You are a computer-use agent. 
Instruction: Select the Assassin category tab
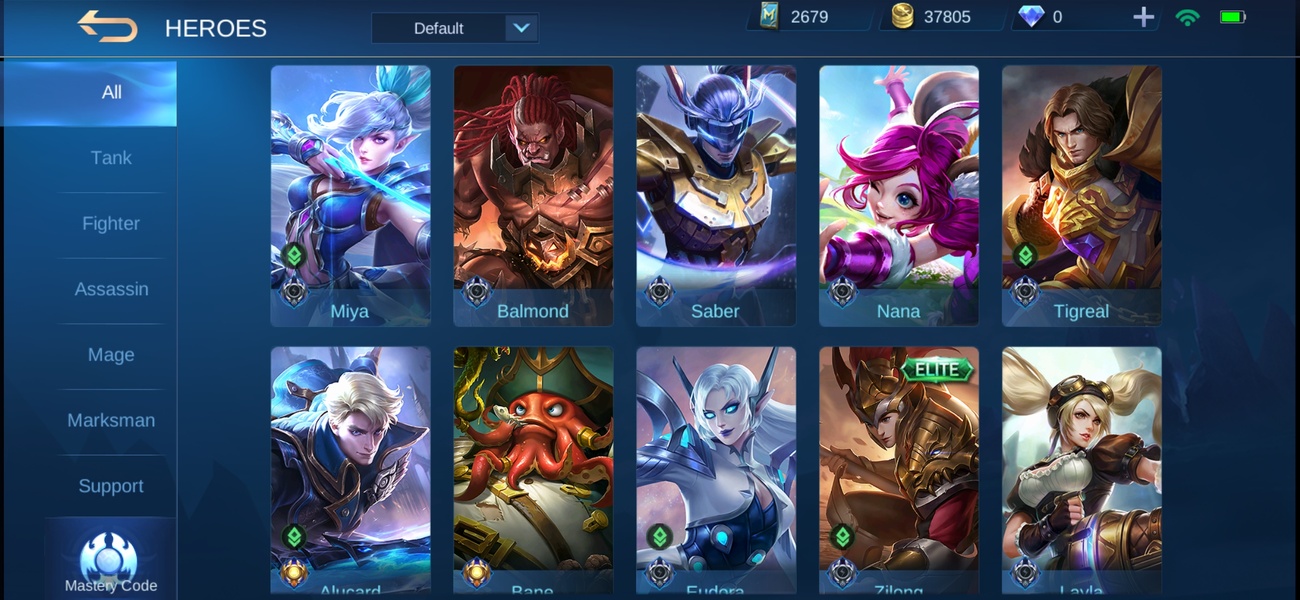coord(111,289)
